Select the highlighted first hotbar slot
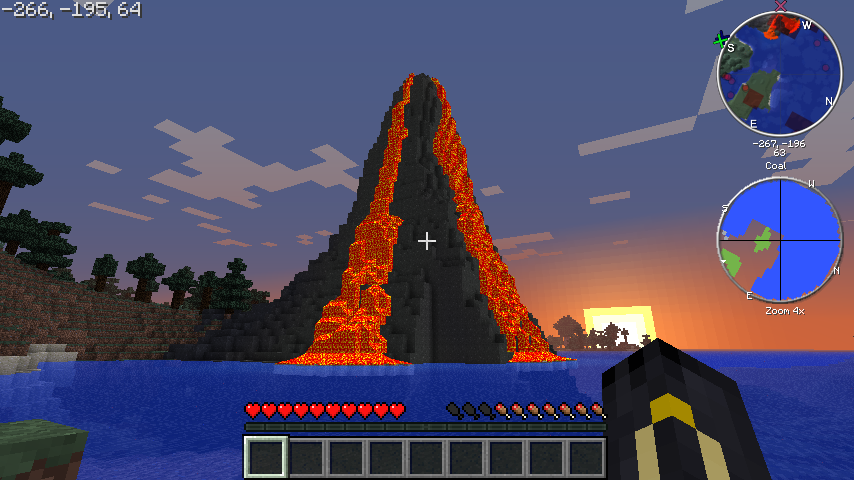Viewport: 854px width, 480px height. point(267,457)
